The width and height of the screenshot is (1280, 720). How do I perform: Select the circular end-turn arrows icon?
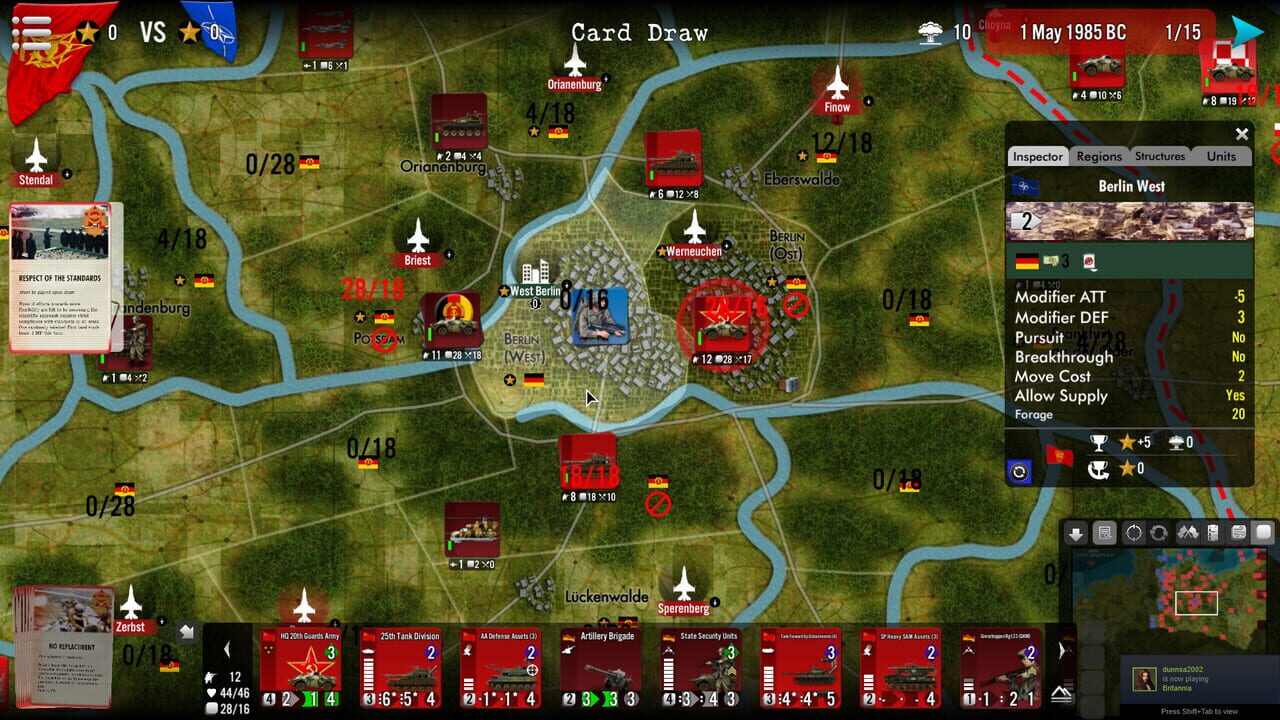click(x=1158, y=532)
